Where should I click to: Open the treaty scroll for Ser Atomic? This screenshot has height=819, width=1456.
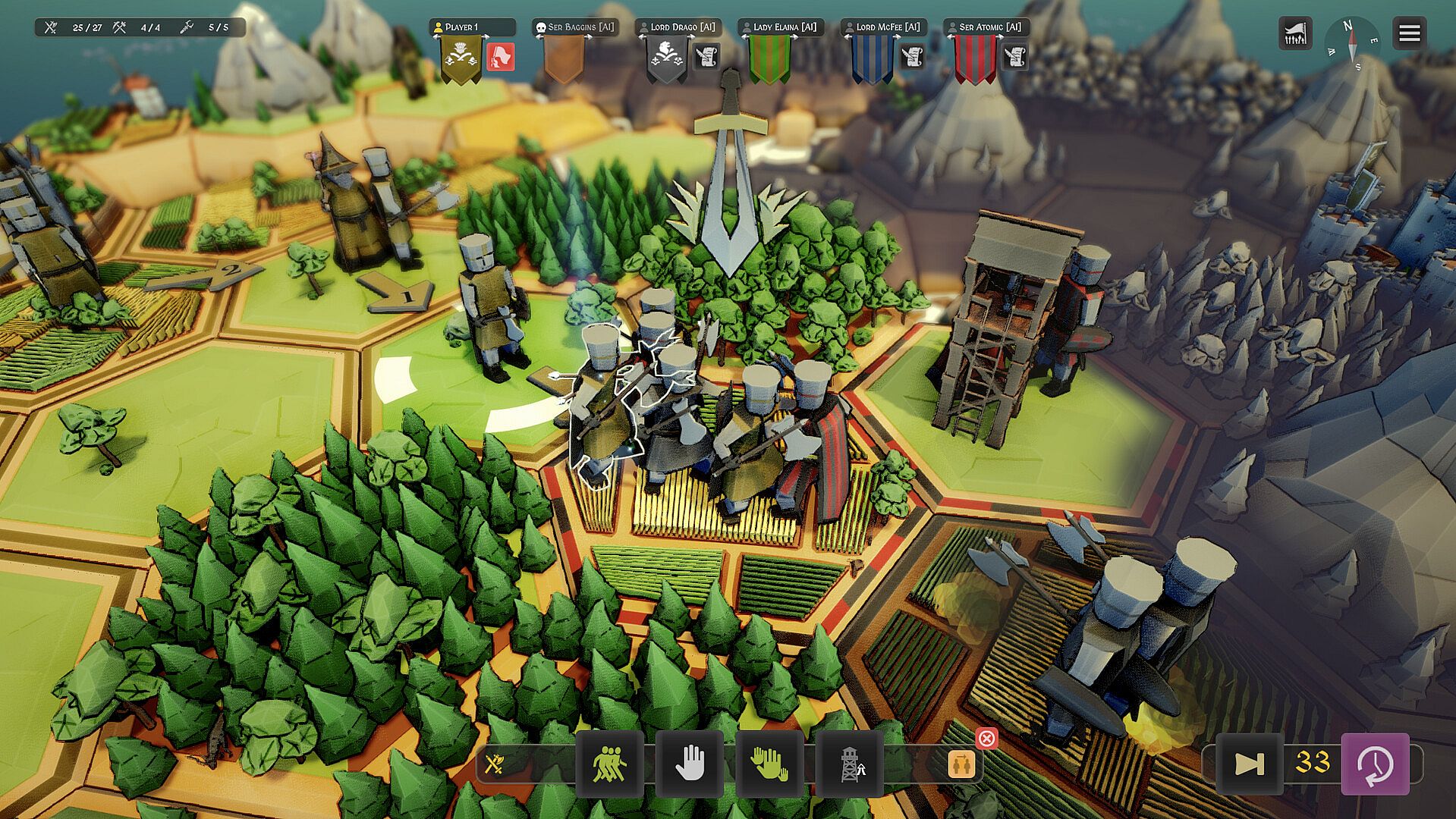click(1015, 57)
